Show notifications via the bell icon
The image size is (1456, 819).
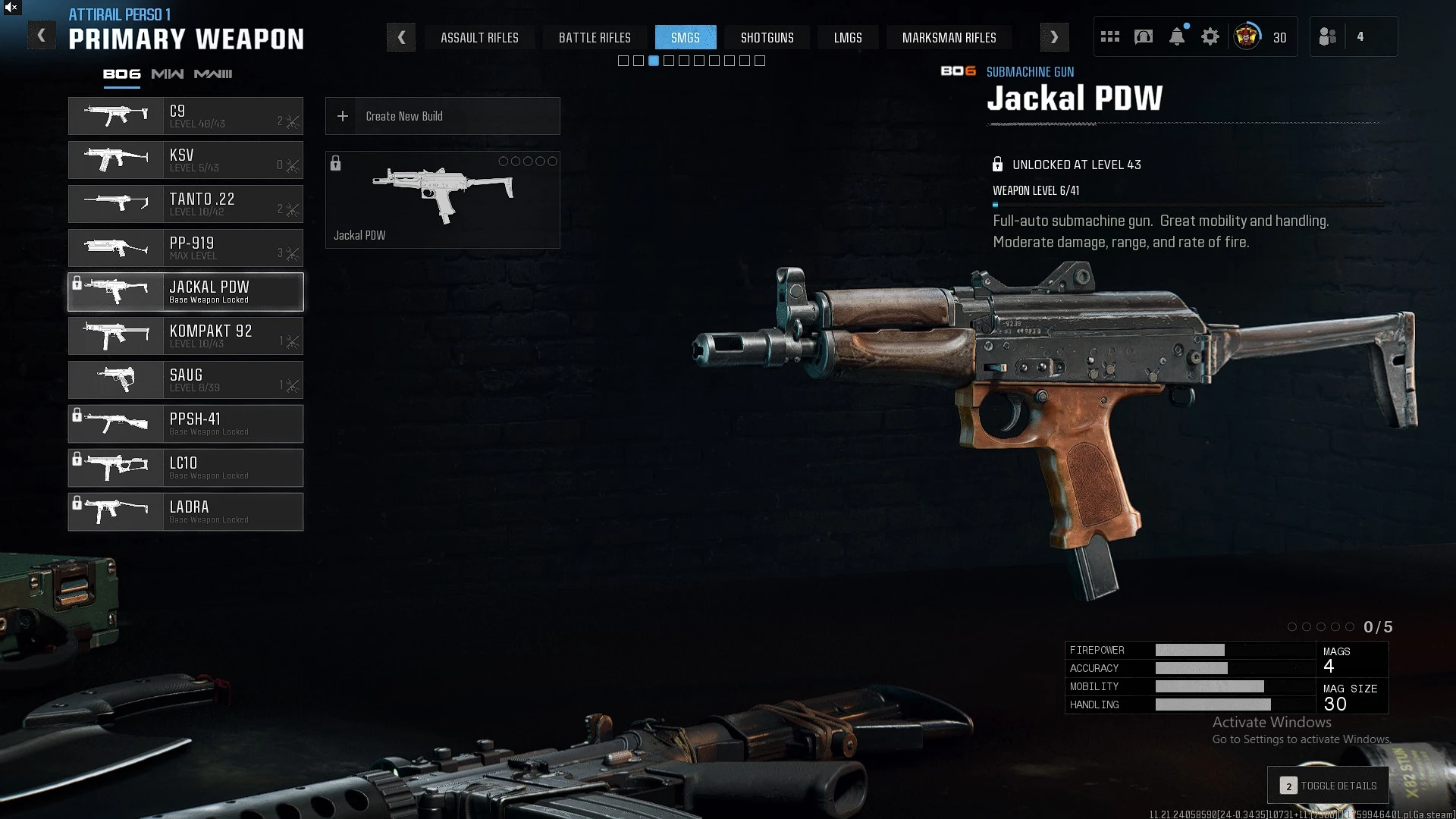click(x=1177, y=36)
